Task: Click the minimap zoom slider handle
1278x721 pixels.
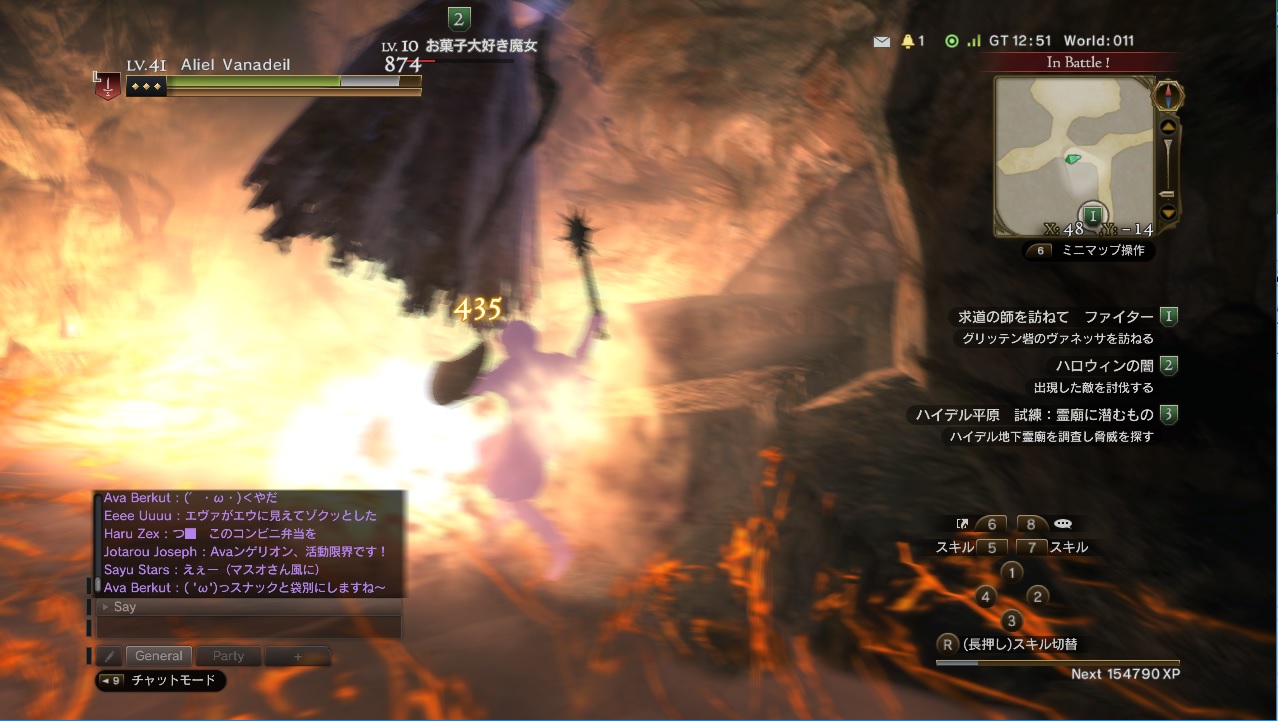Action: pyautogui.click(x=1167, y=193)
